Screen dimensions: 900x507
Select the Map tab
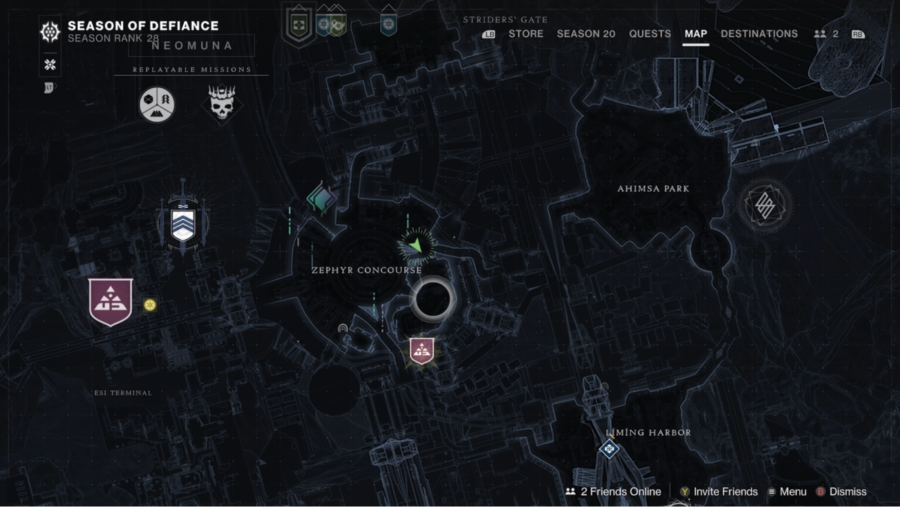click(696, 34)
